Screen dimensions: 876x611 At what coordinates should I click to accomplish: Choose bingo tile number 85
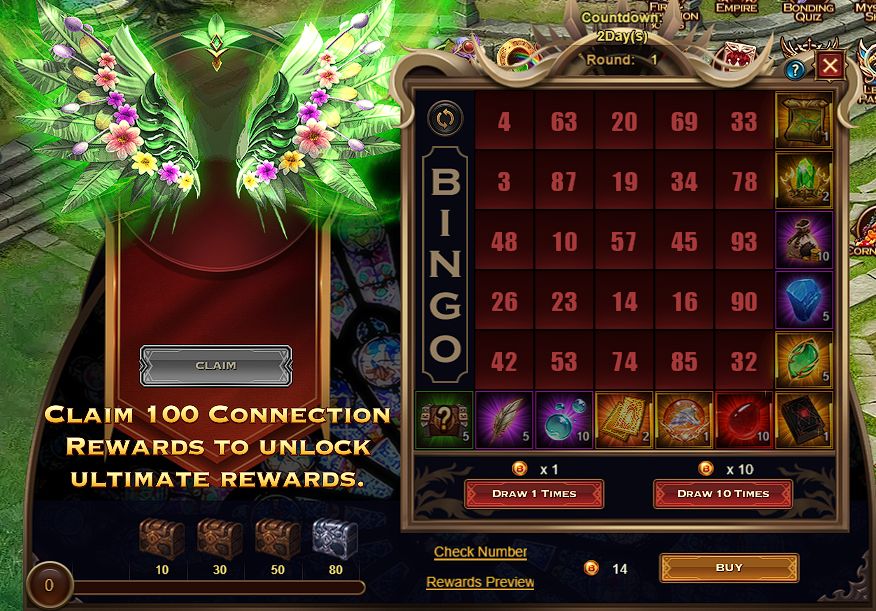click(x=684, y=362)
